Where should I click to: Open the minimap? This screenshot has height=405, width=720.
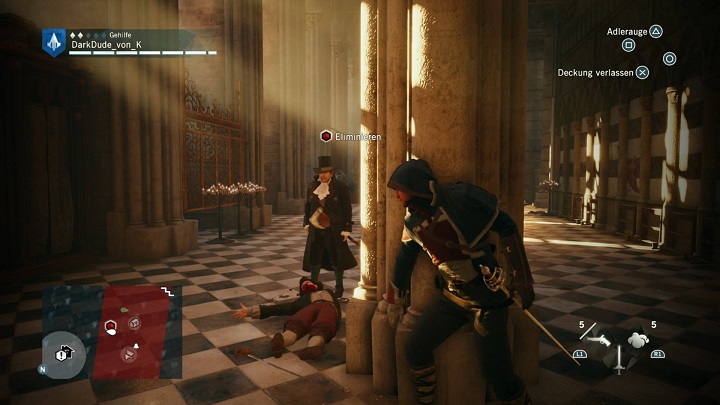(x=110, y=332)
